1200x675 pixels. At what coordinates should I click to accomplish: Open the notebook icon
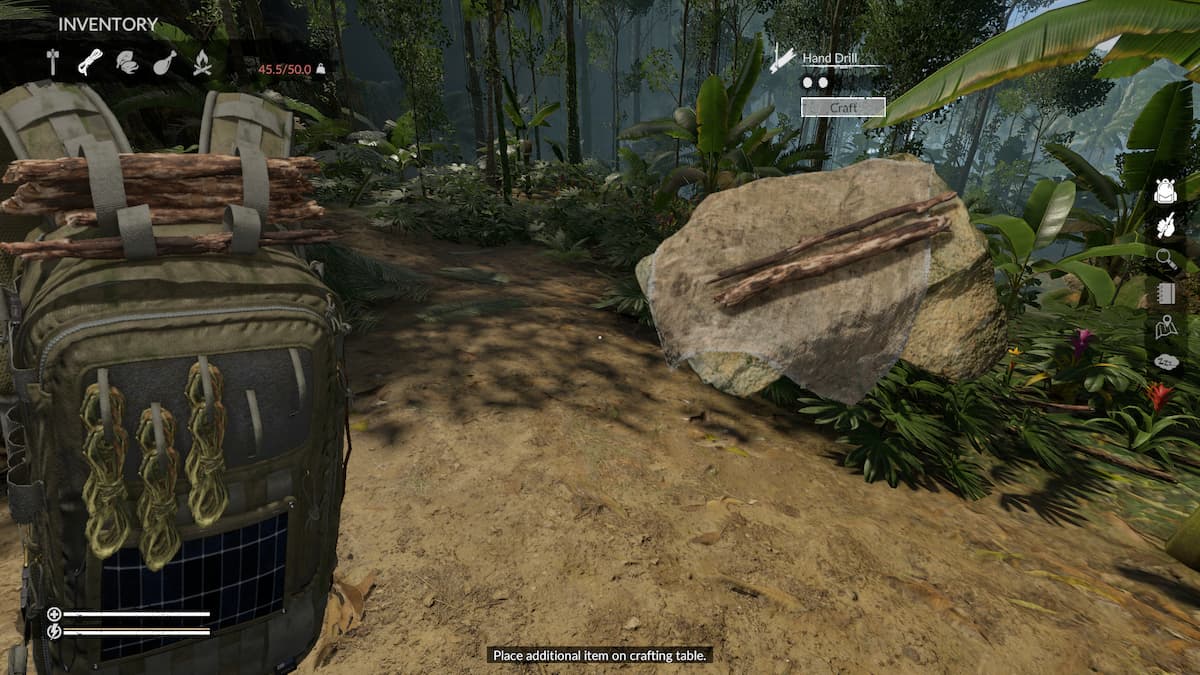pos(1165,294)
